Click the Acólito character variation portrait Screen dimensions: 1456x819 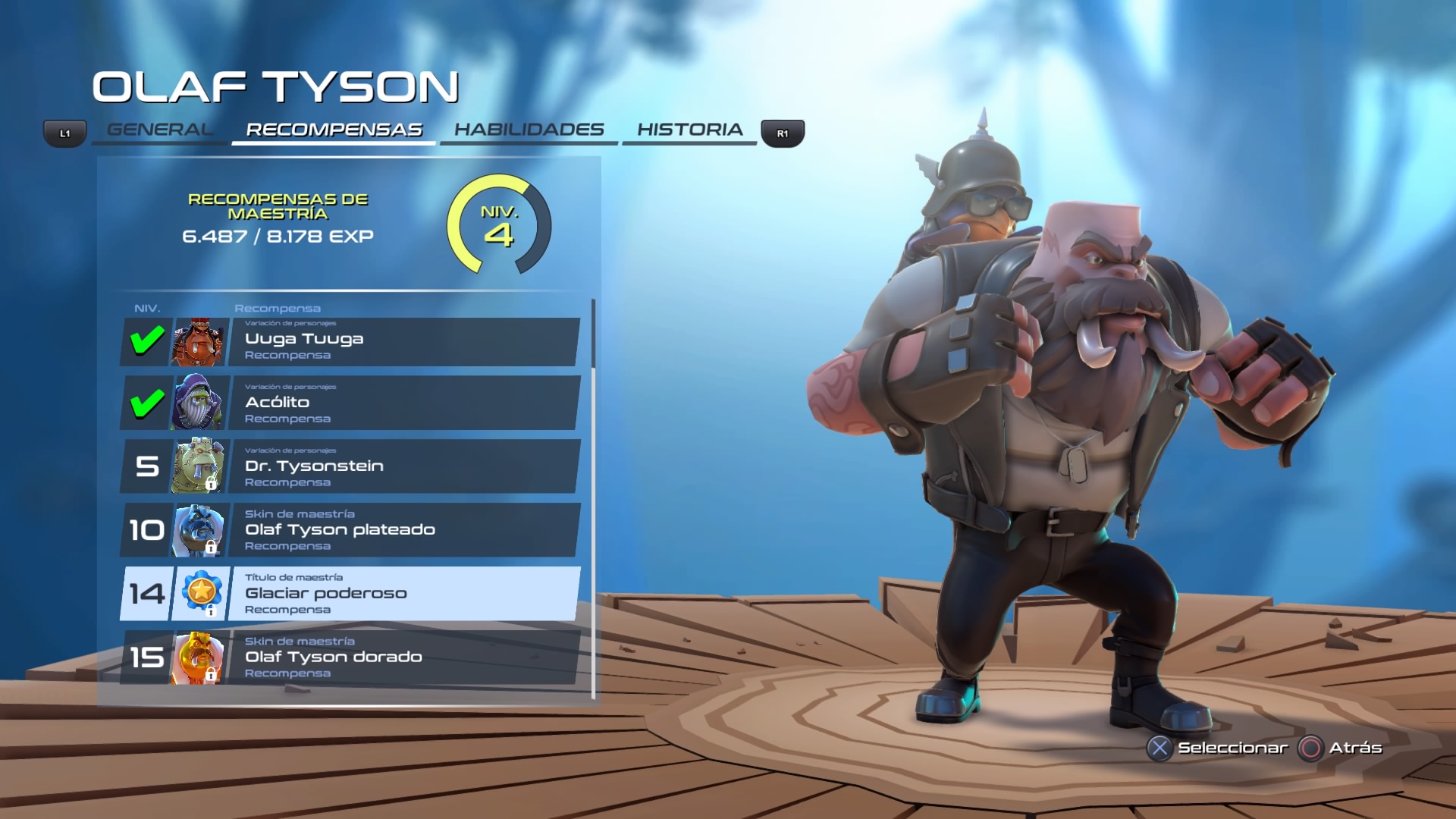pos(199,403)
